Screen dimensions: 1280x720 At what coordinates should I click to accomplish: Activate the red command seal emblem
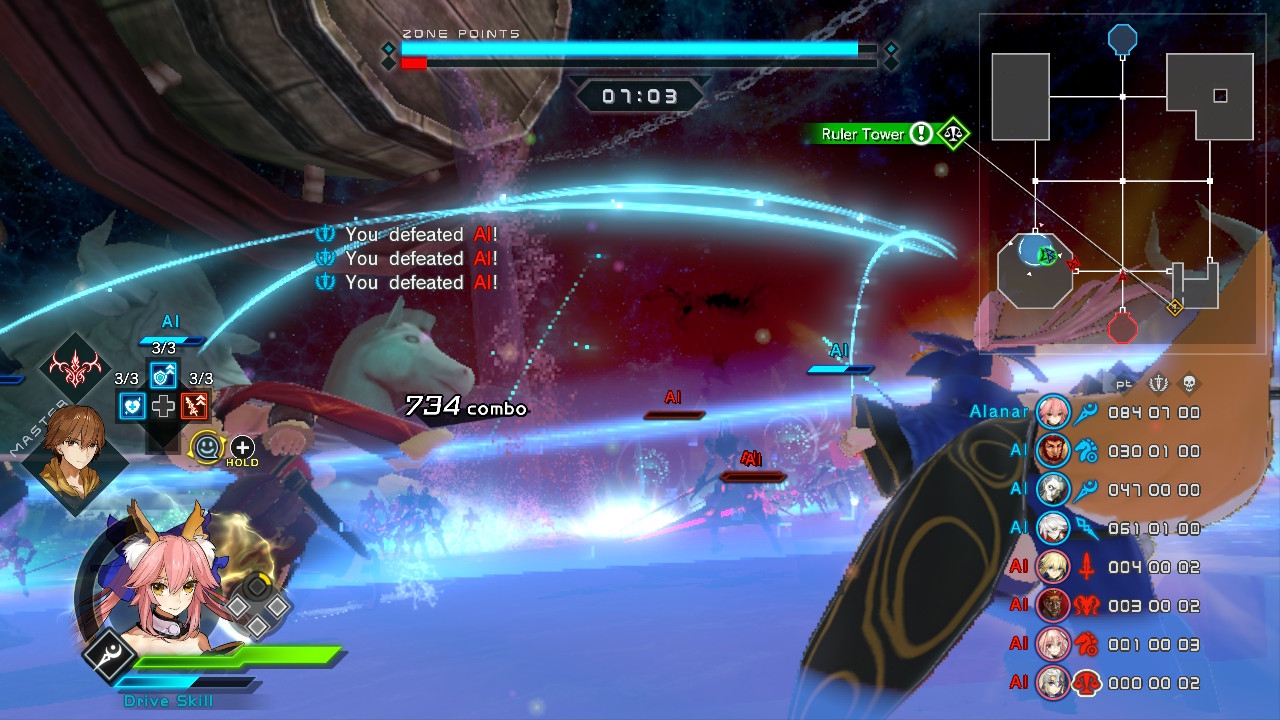[77, 369]
